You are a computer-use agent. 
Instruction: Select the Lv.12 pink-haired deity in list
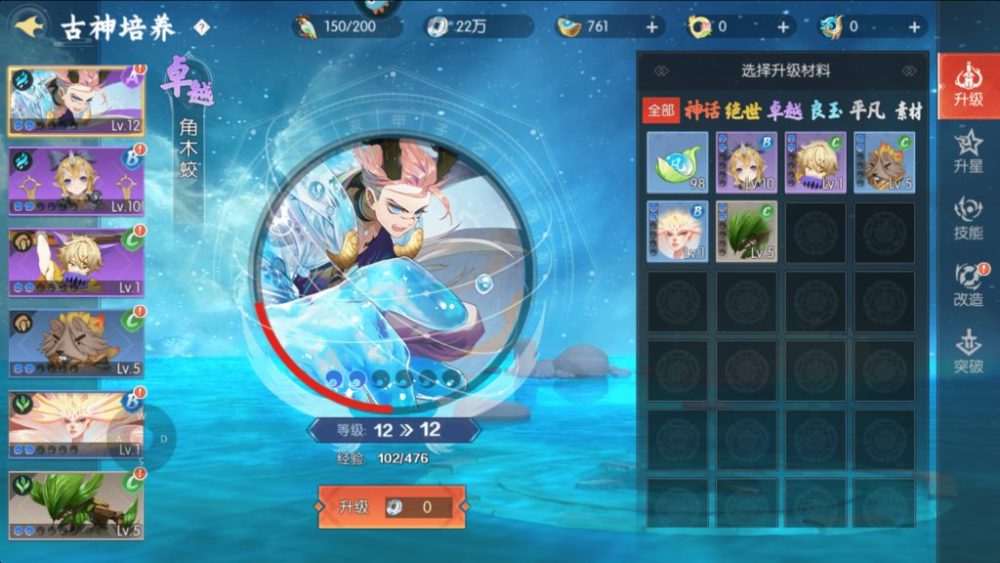click(x=77, y=101)
